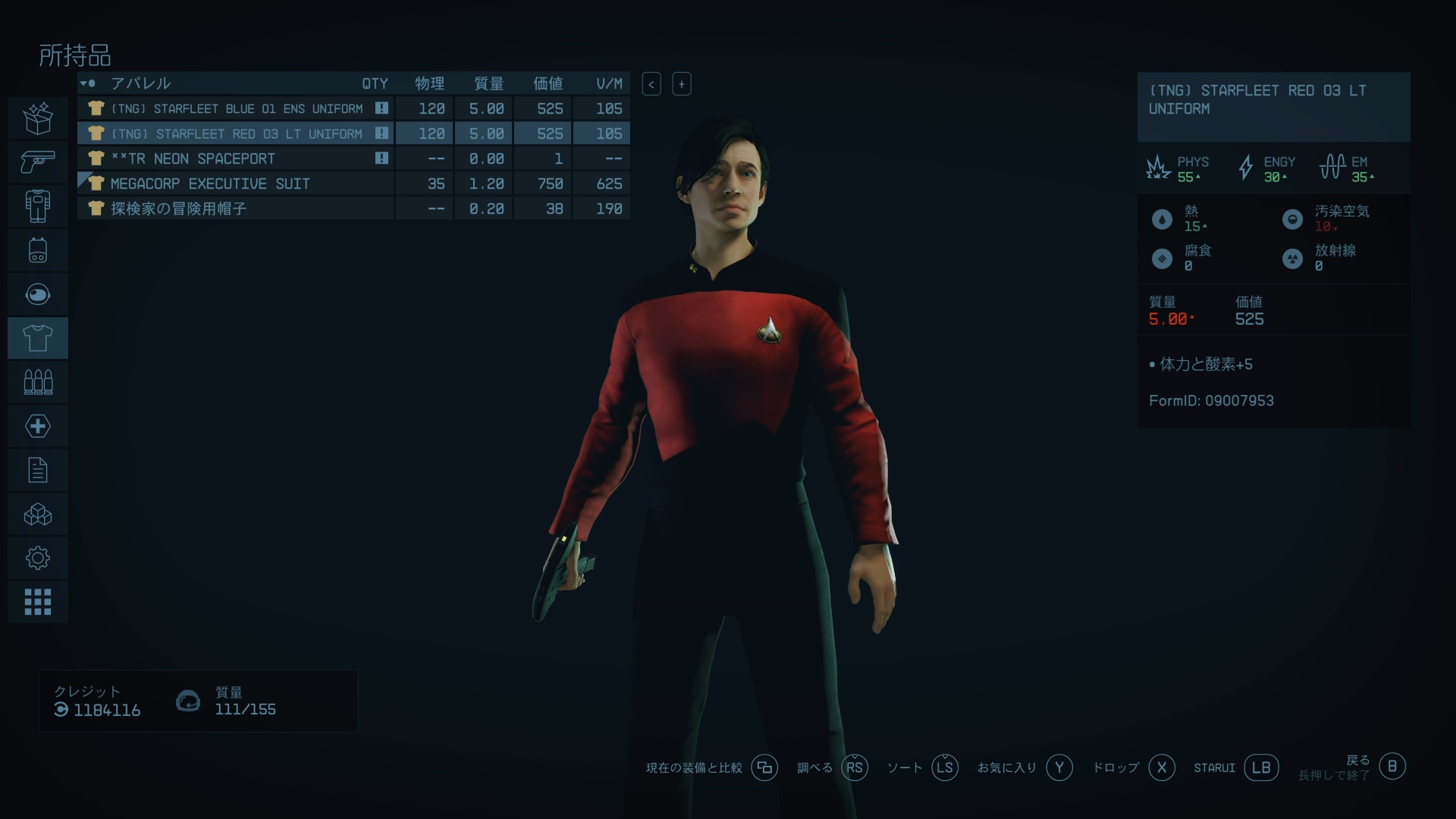Image resolution: width=1456 pixels, height=819 pixels.
Task: Select the TNG Starfleet Blue 01 ENS Uniform
Action: pos(237,108)
